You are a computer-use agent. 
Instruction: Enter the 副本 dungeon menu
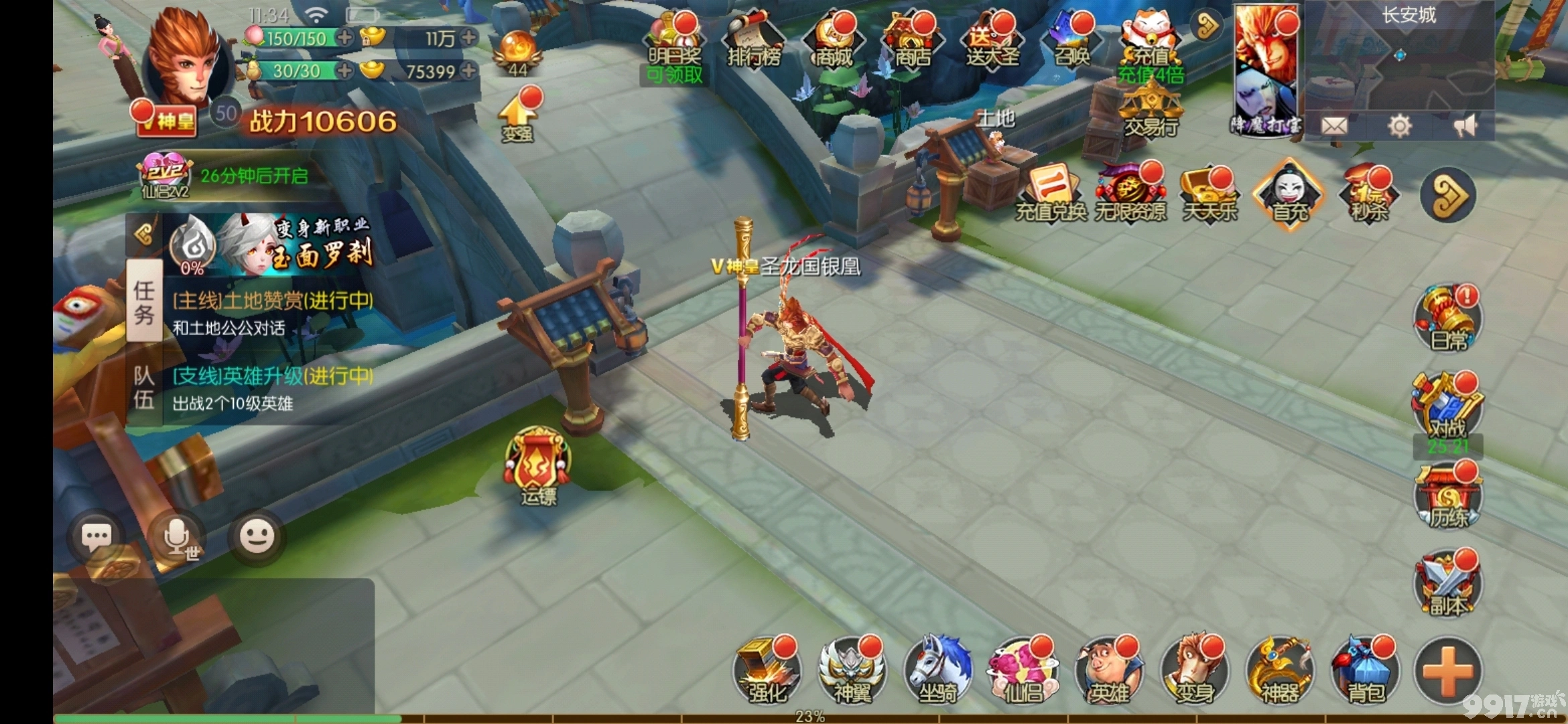1447,585
